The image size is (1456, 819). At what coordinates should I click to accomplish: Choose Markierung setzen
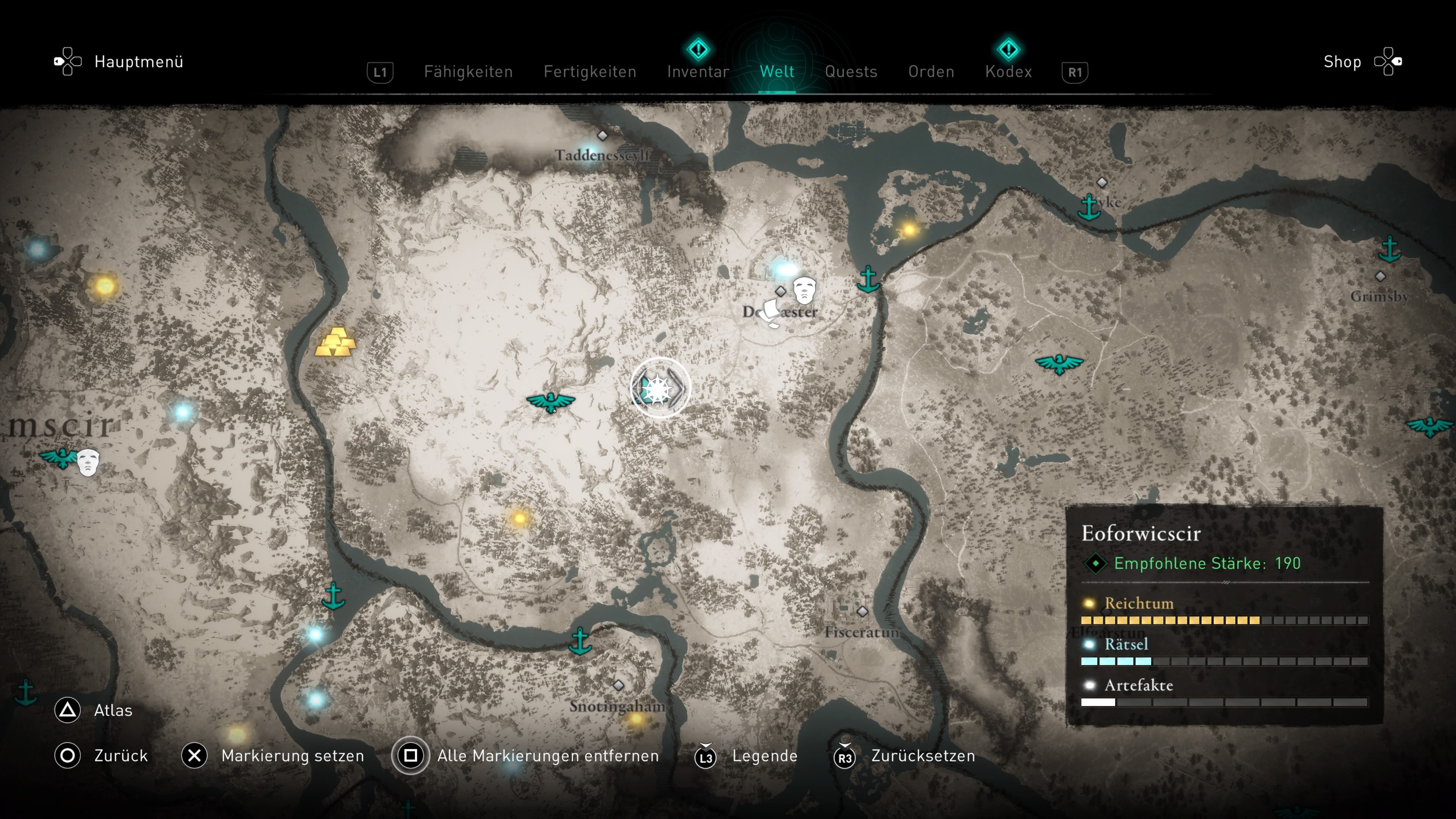tap(292, 756)
